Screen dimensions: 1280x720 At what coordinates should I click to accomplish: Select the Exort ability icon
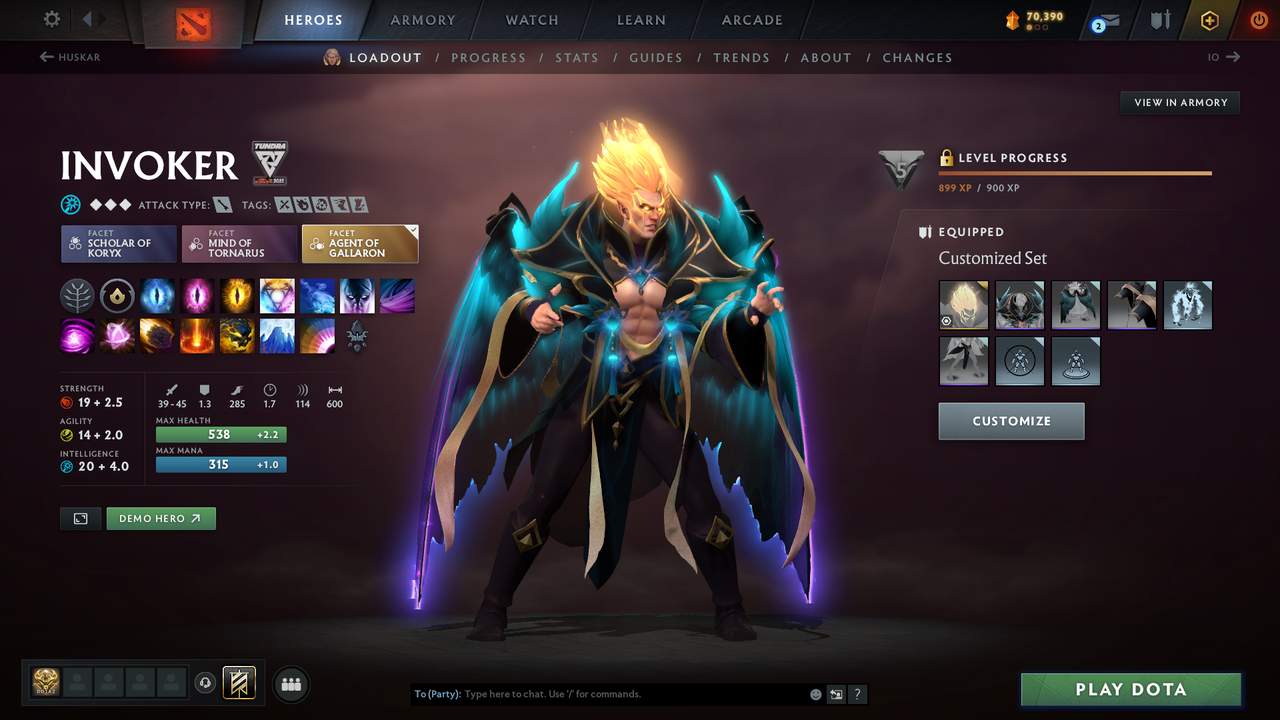point(237,295)
